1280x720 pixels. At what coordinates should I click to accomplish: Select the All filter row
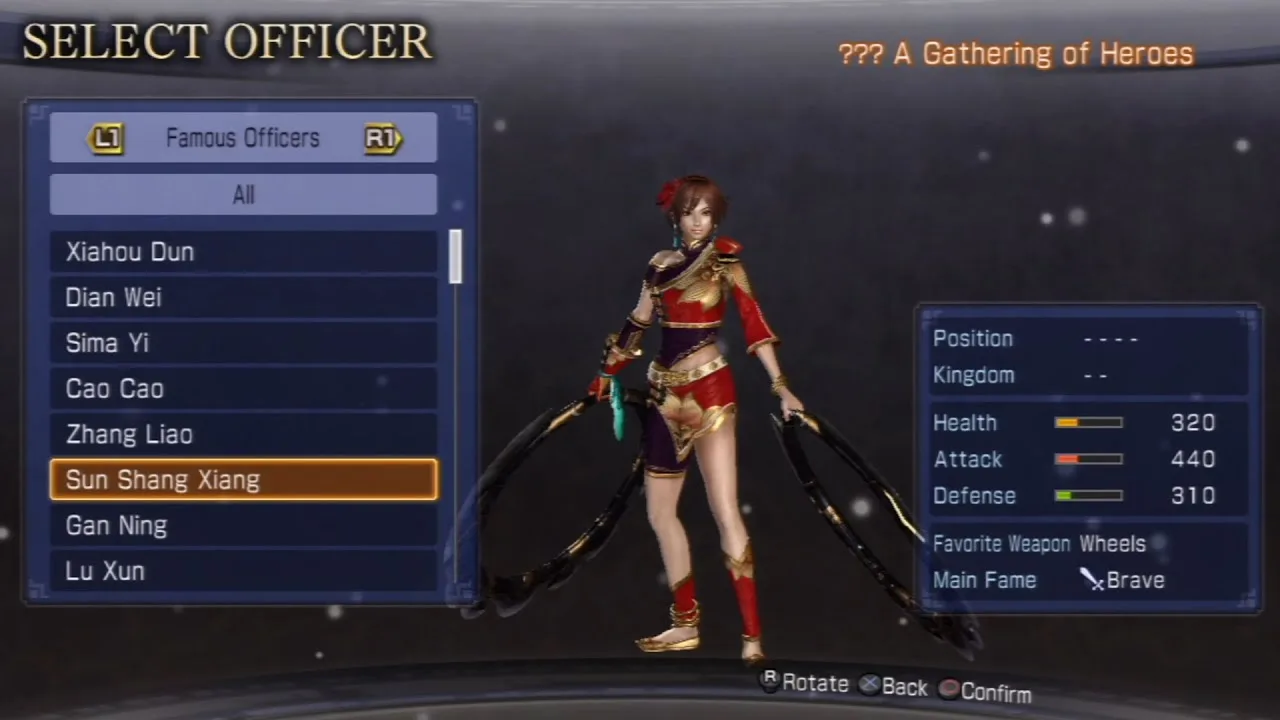point(243,195)
